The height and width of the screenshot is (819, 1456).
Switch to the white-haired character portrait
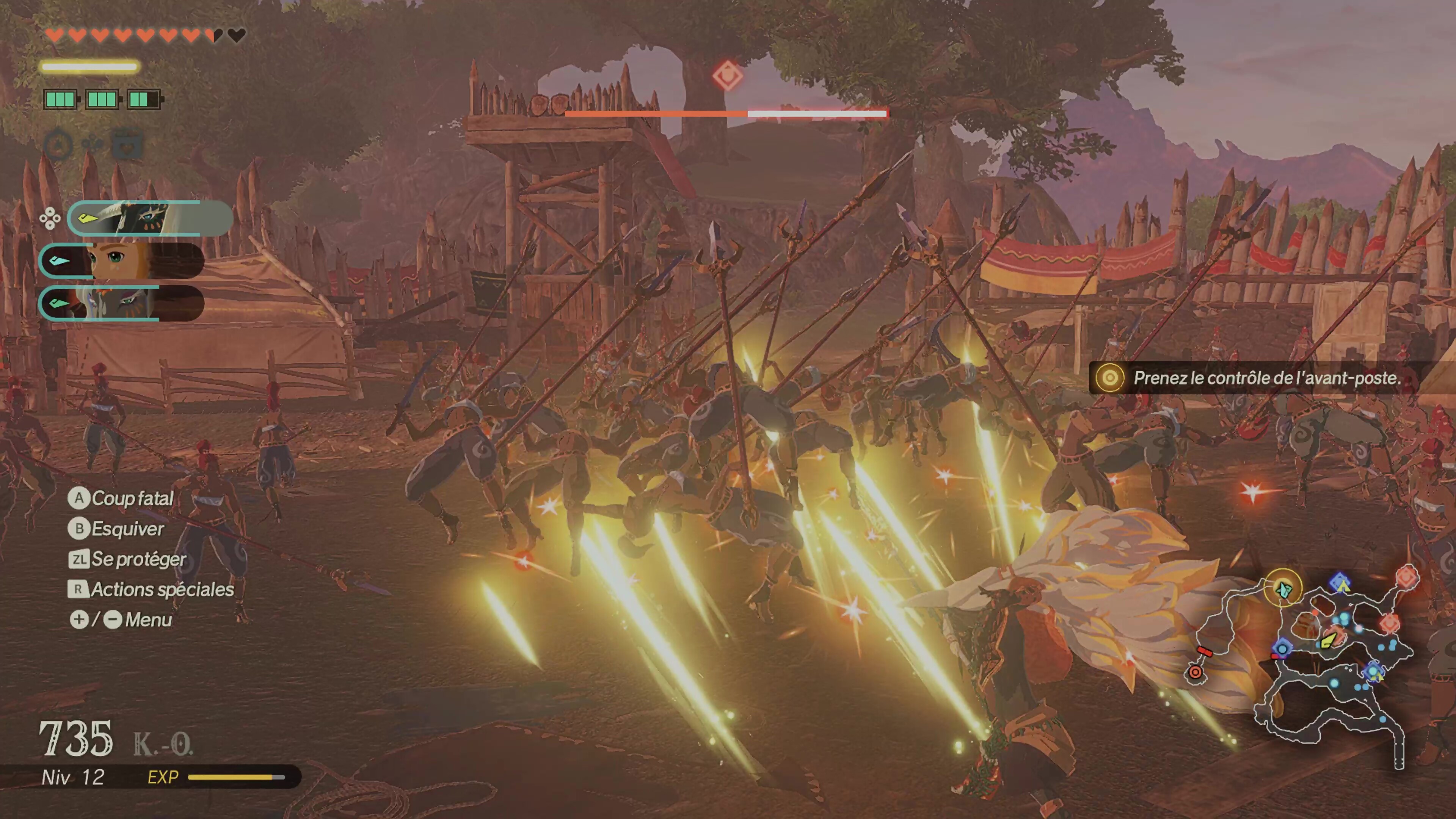pos(121,303)
